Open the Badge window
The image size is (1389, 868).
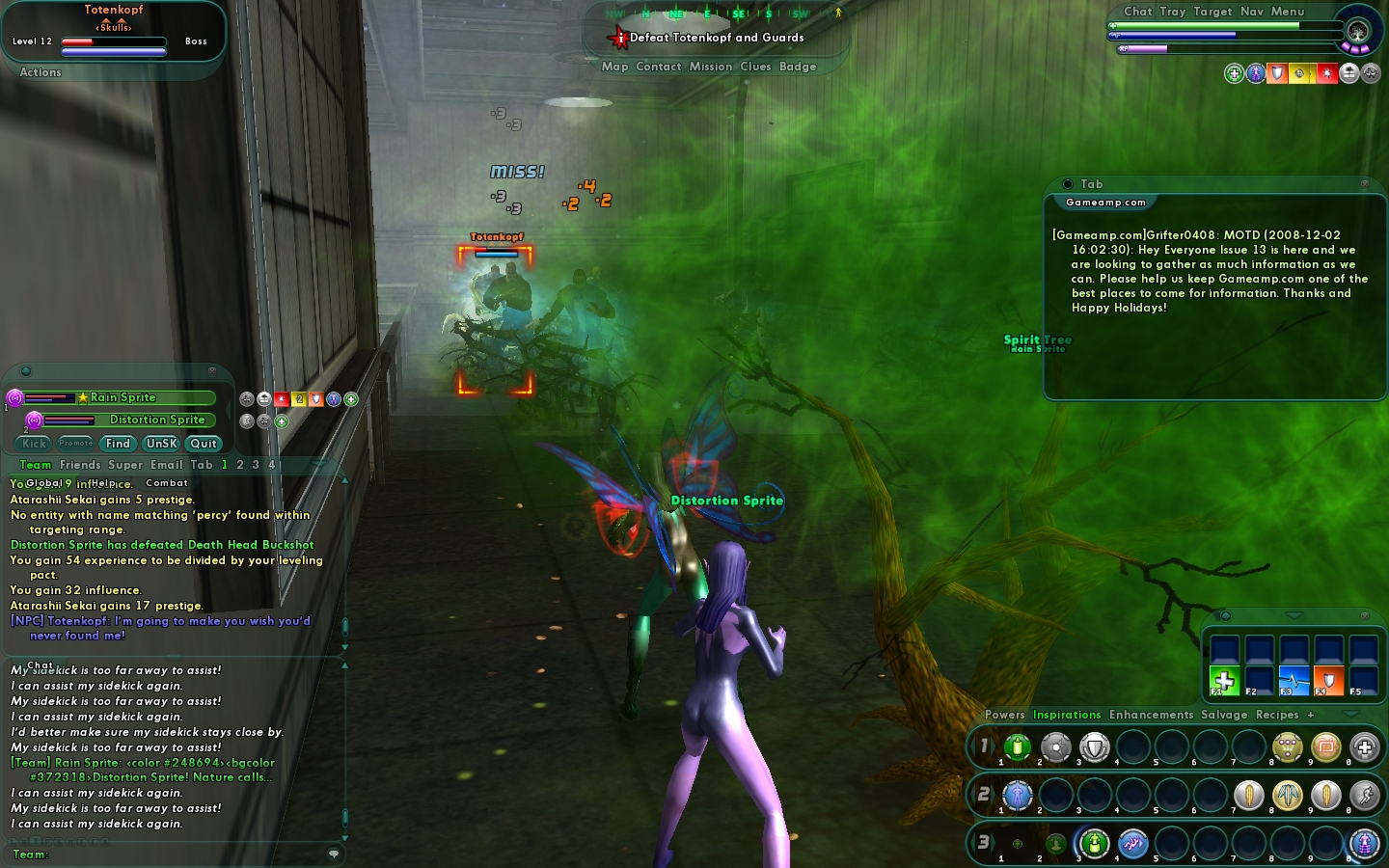click(798, 67)
